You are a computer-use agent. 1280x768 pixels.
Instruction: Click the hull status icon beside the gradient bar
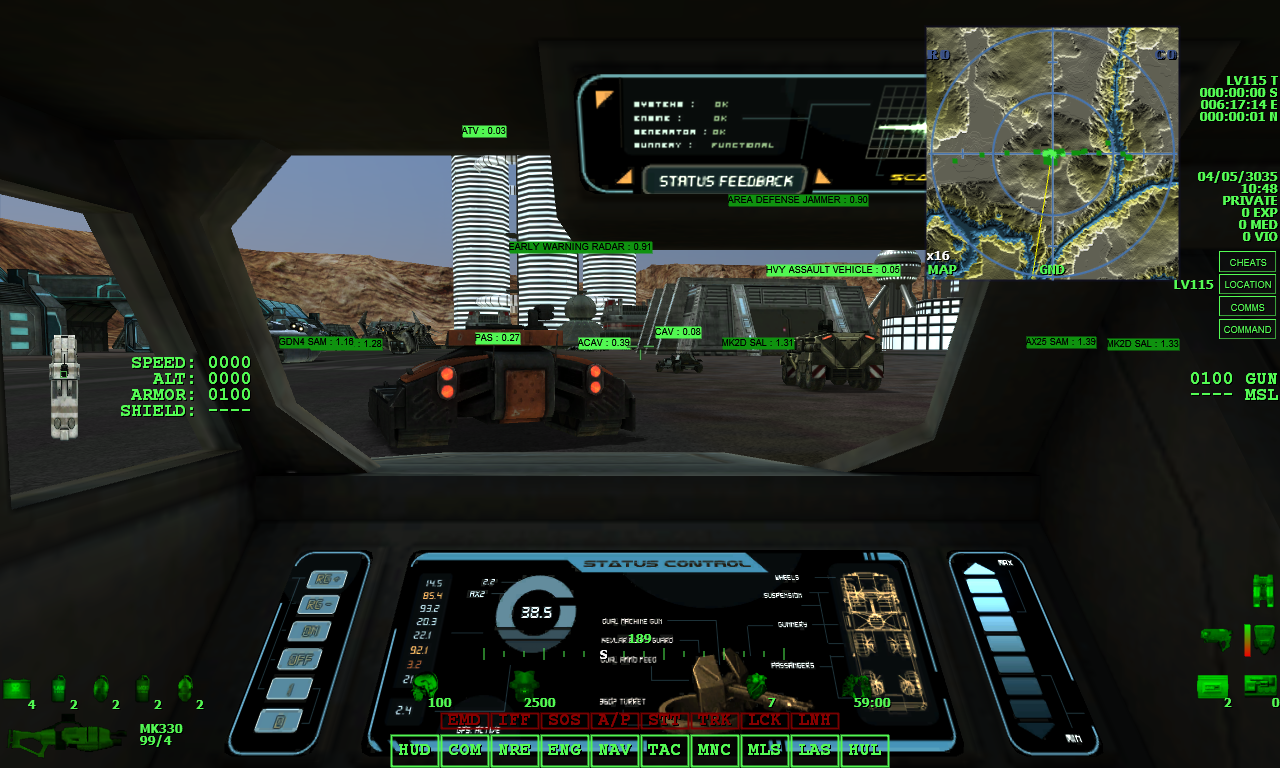(1263, 637)
